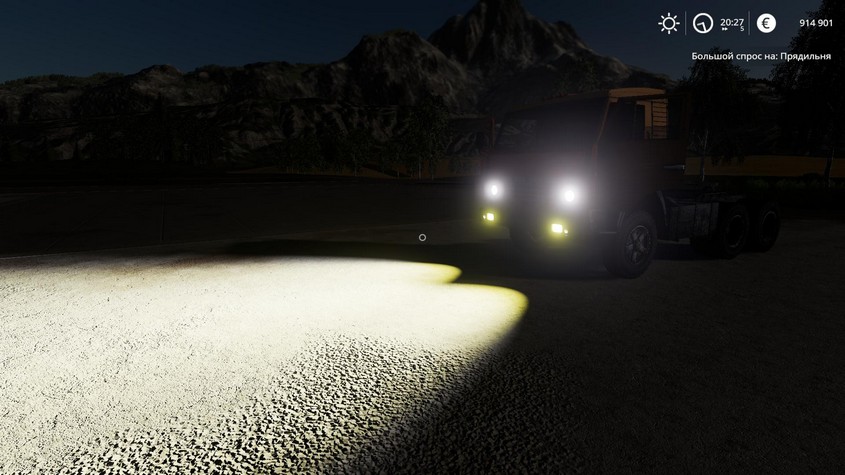Select the game clock gauge icon
845x475 pixels.
click(x=704, y=22)
